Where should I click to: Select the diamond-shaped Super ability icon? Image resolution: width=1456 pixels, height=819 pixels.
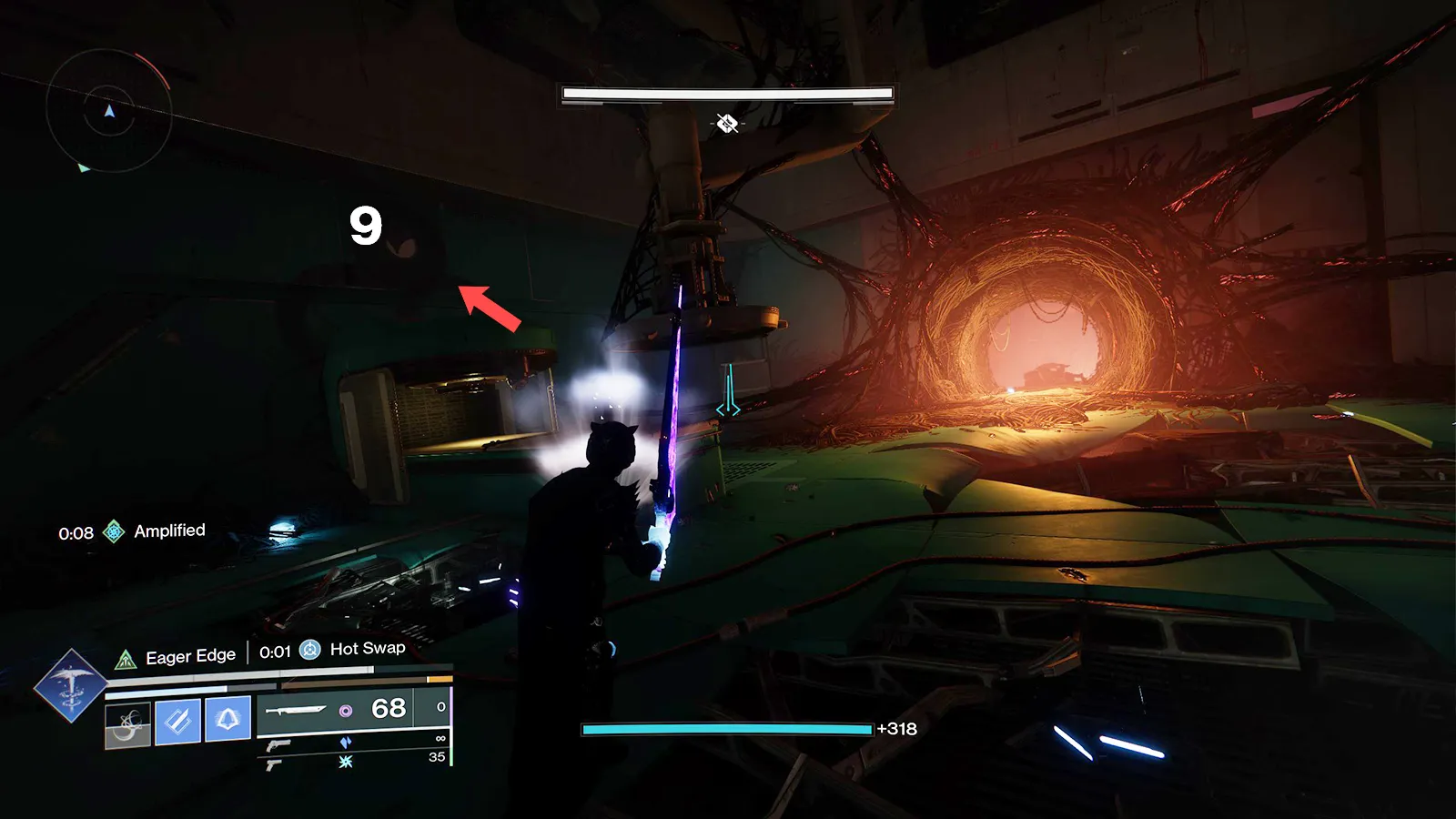[x=70, y=686]
